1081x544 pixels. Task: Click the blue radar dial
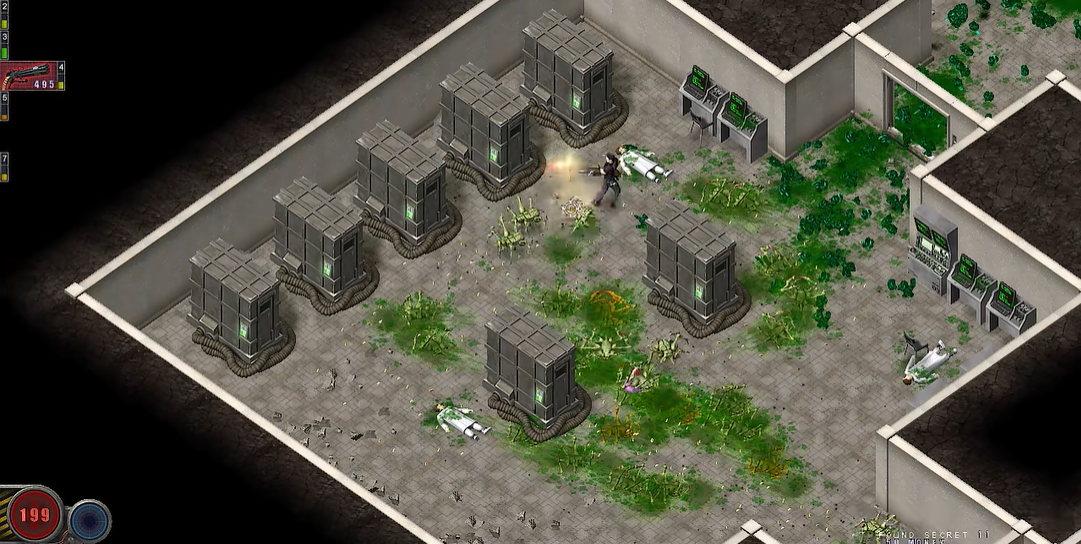pyautogui.click(x=90, y=520)
